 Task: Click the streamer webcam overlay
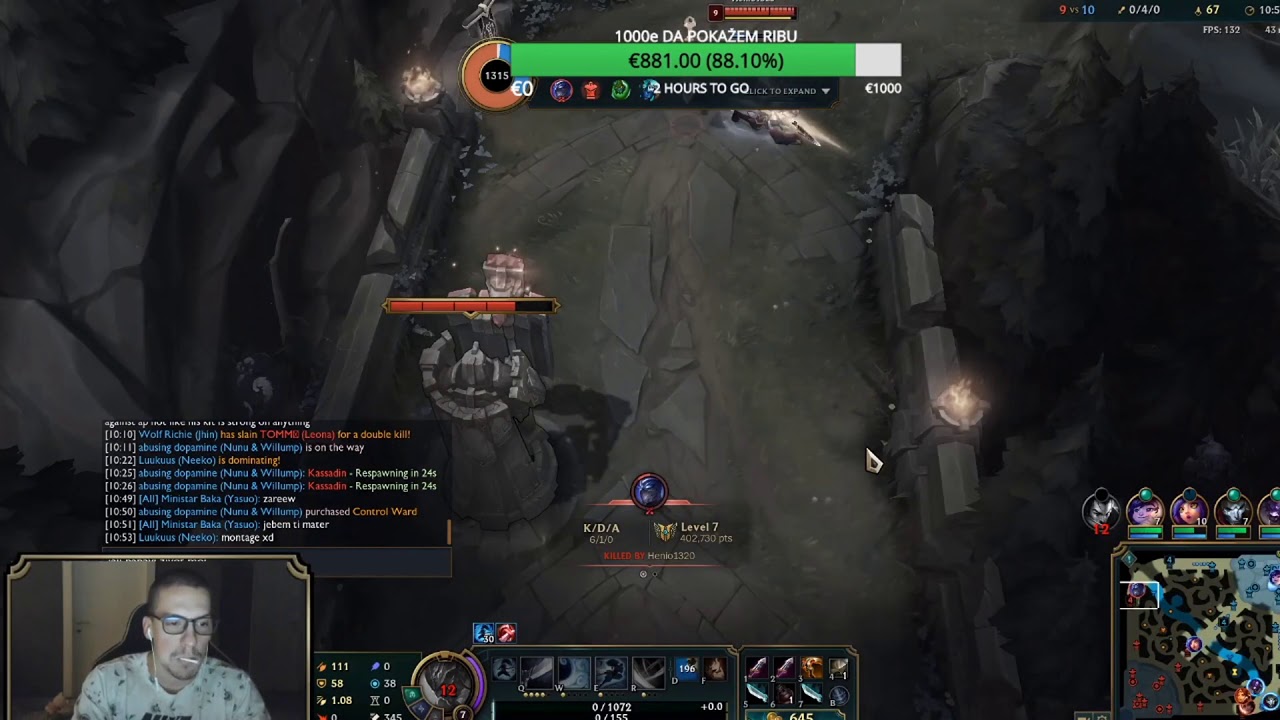[x=158, y=640]
